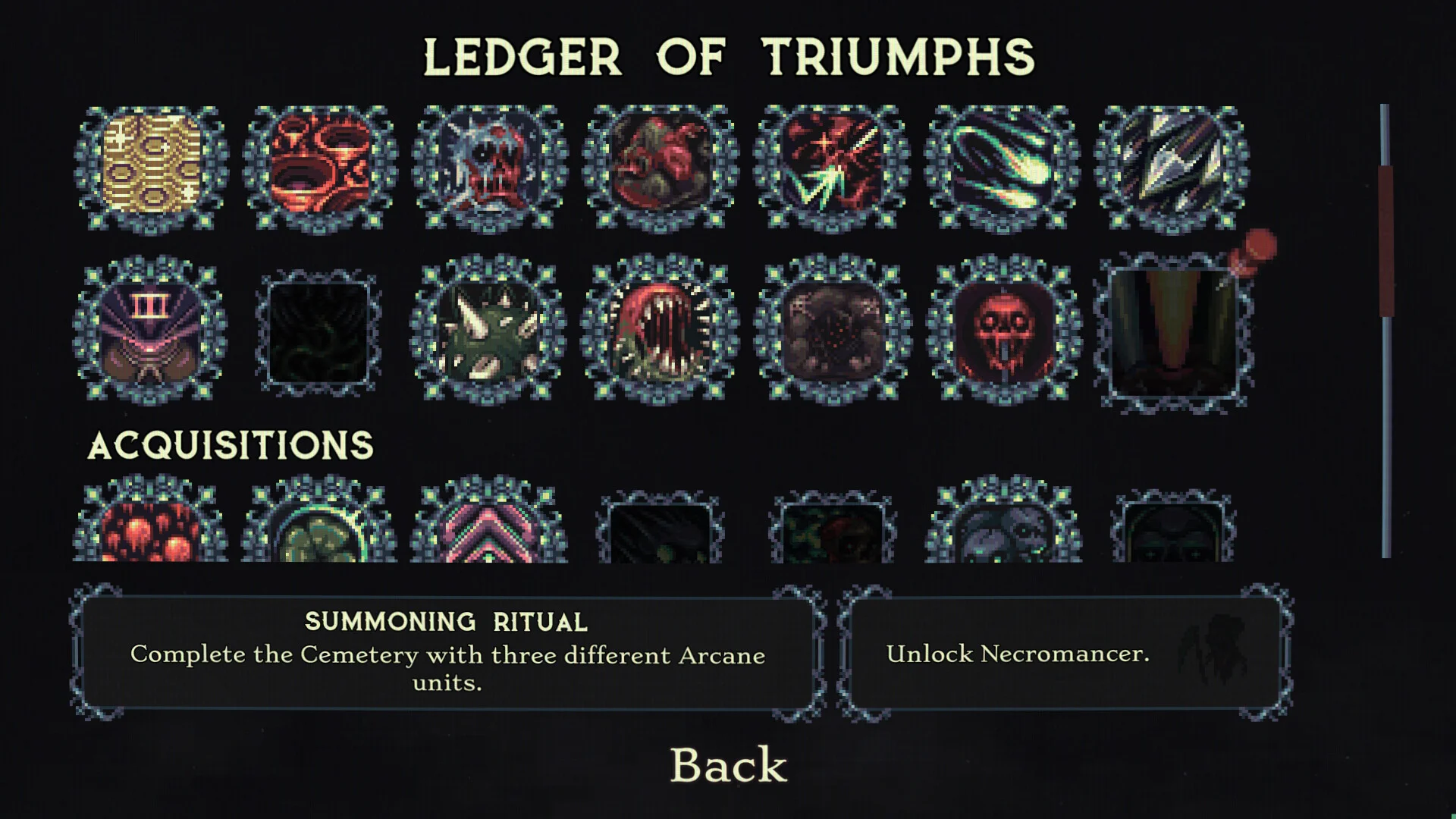This screenshot has width=1456, height=819.
Task: Select the green clover acquisition badge
Action: coord(319,526)
